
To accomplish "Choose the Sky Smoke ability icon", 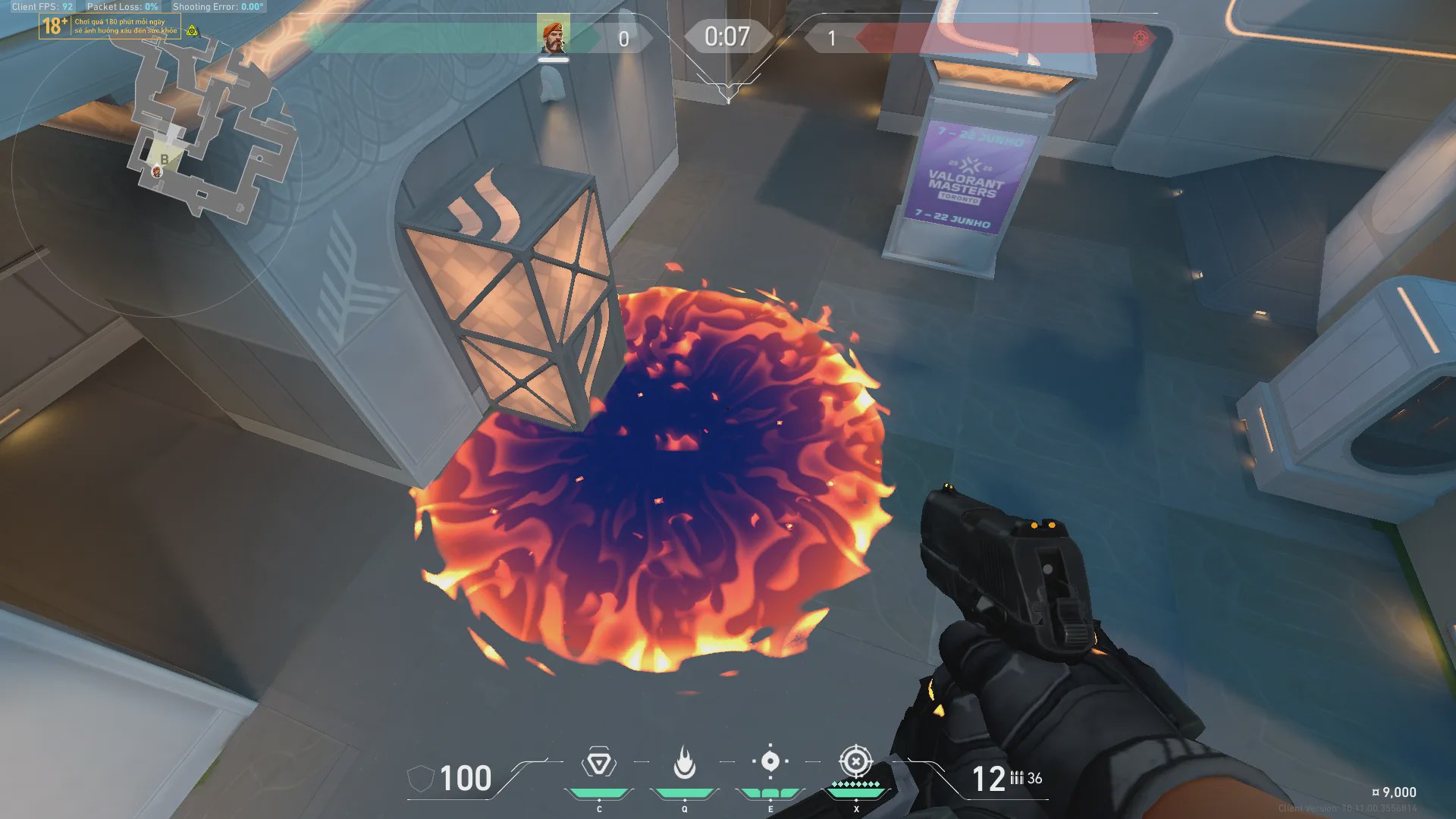I will click(770, 761).
